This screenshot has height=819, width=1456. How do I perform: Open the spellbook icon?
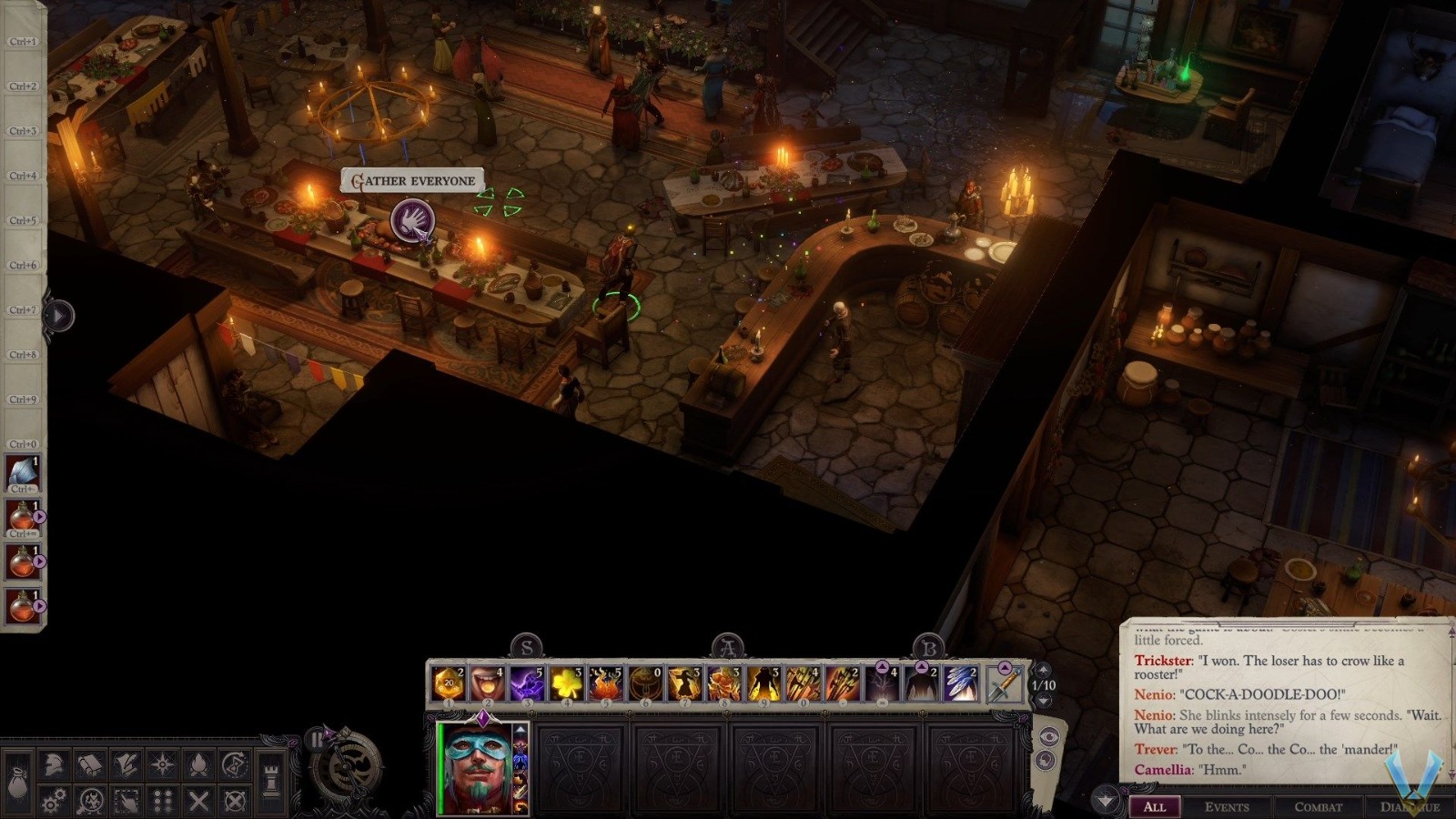[87, 763]
